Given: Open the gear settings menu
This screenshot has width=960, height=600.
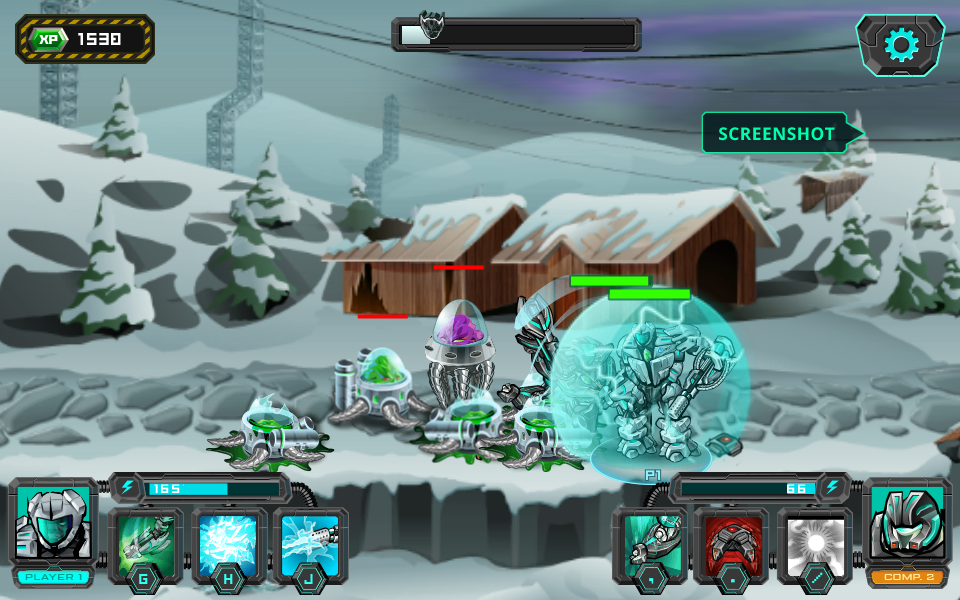Looking at the screenshot, I should (x=901, y=45).
